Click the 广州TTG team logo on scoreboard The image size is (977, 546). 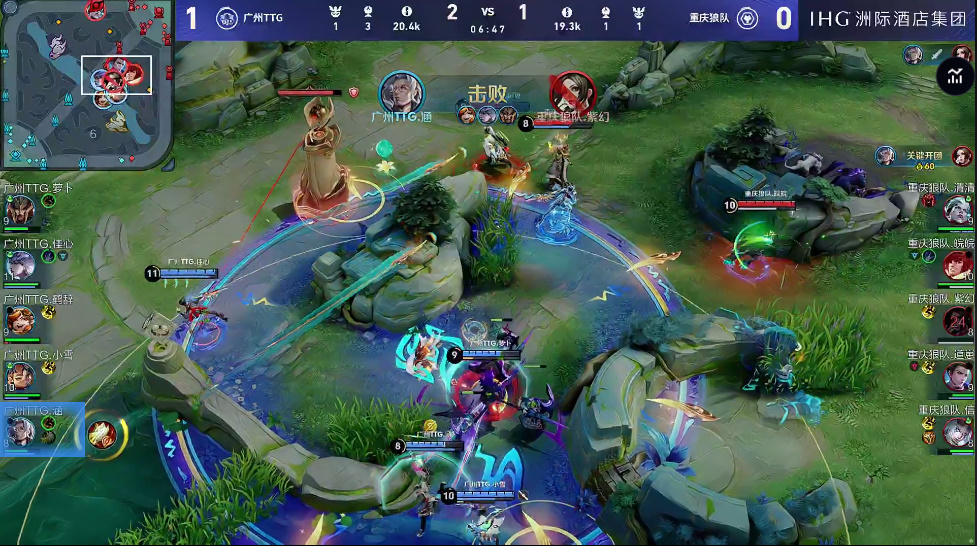click(x=228, y=19)
